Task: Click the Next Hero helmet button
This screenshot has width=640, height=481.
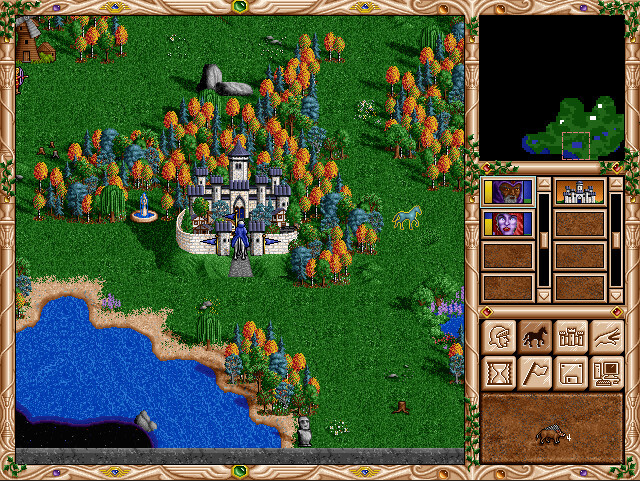Action: click(498, 337)
